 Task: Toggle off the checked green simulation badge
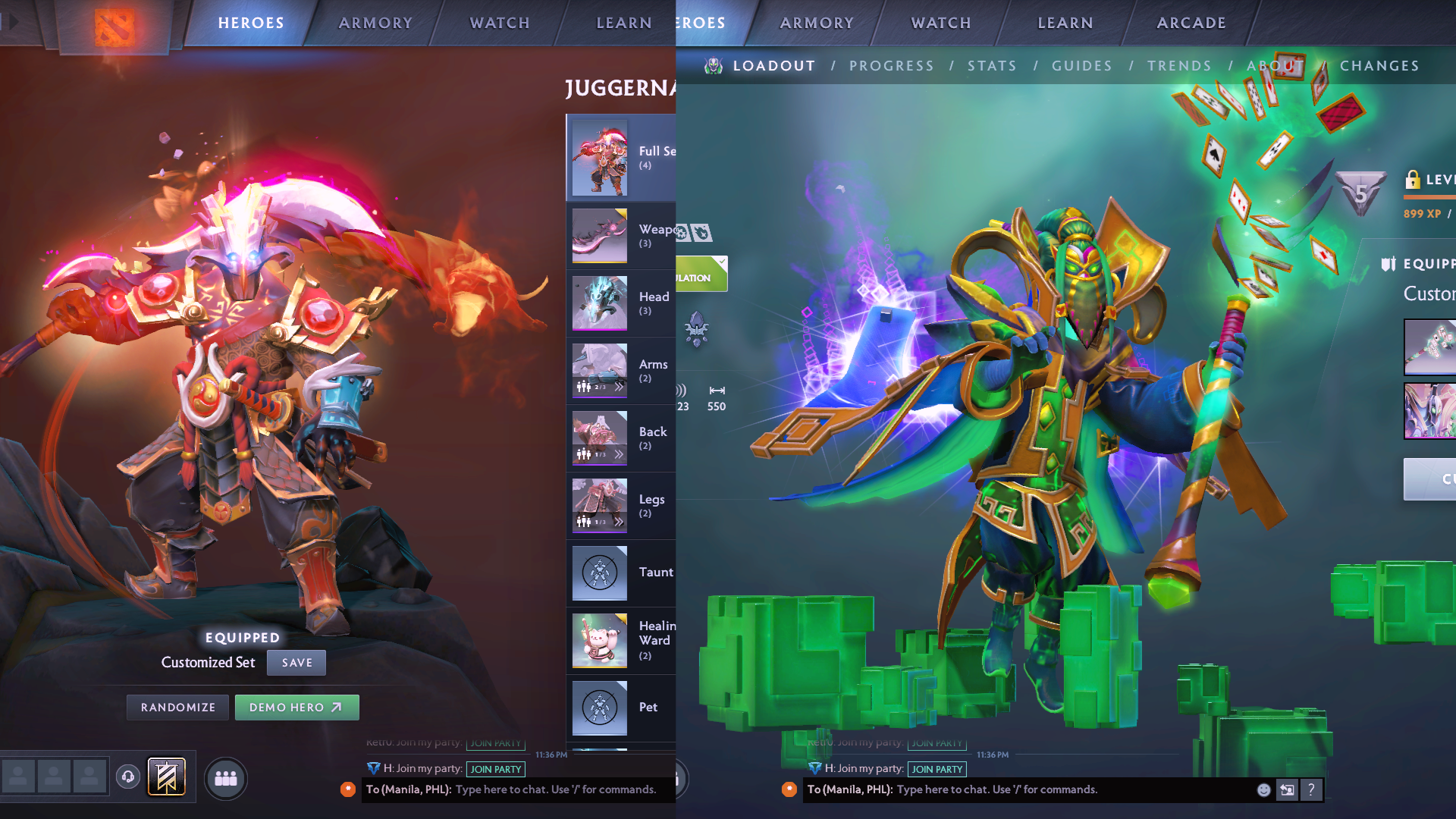[701, 273]
